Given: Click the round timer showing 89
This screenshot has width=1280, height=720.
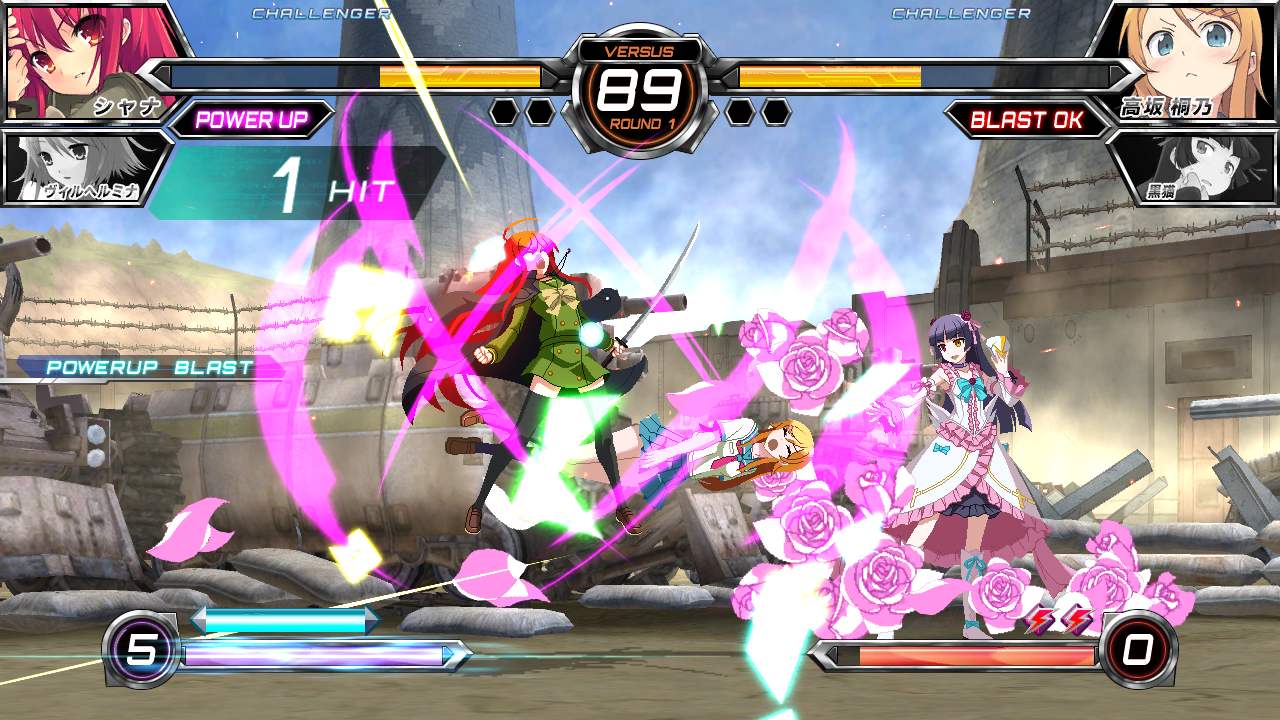Looking at the screenshot, I should (640, 92).
